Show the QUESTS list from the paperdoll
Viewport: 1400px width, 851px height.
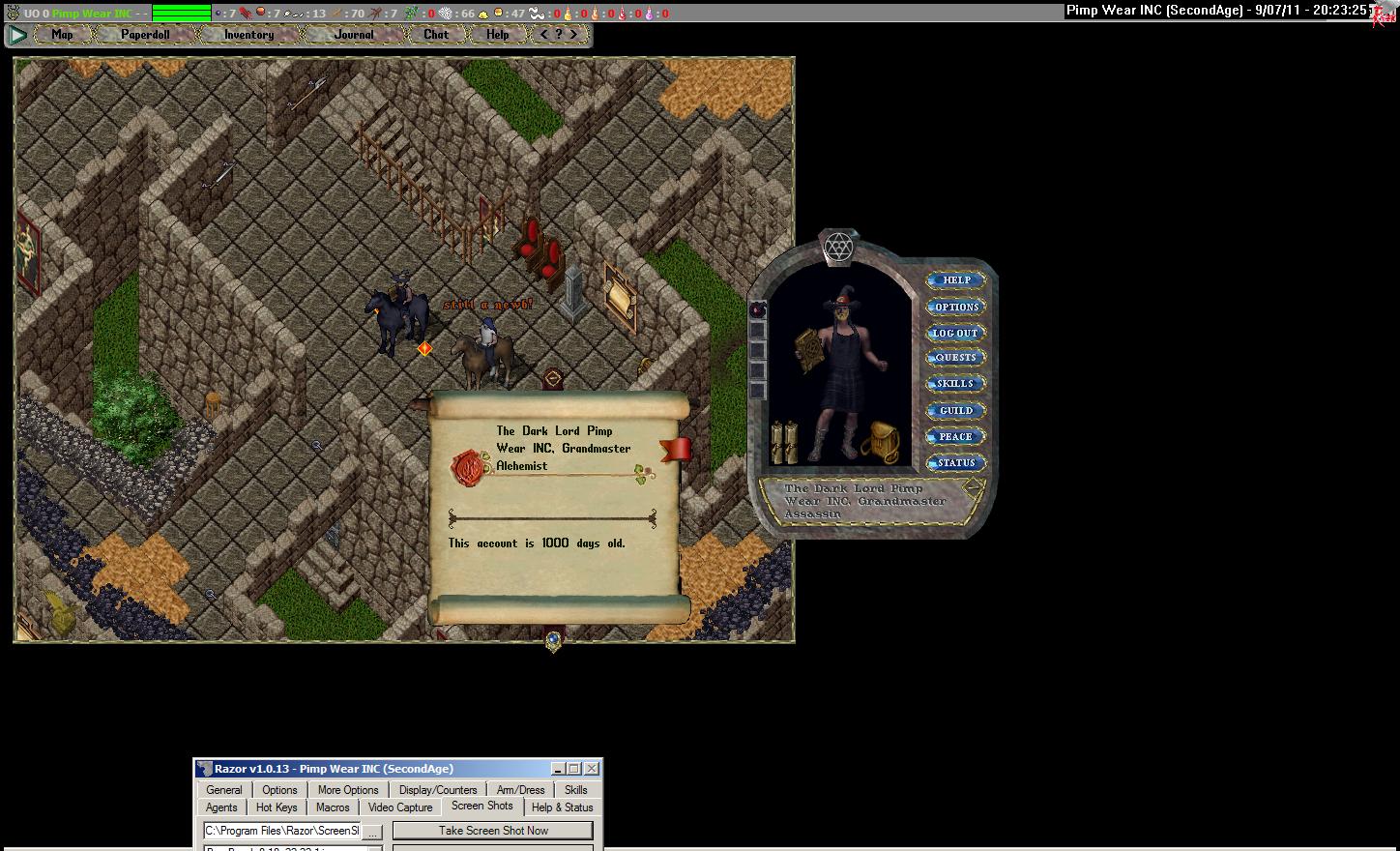(x=955, y=358)
